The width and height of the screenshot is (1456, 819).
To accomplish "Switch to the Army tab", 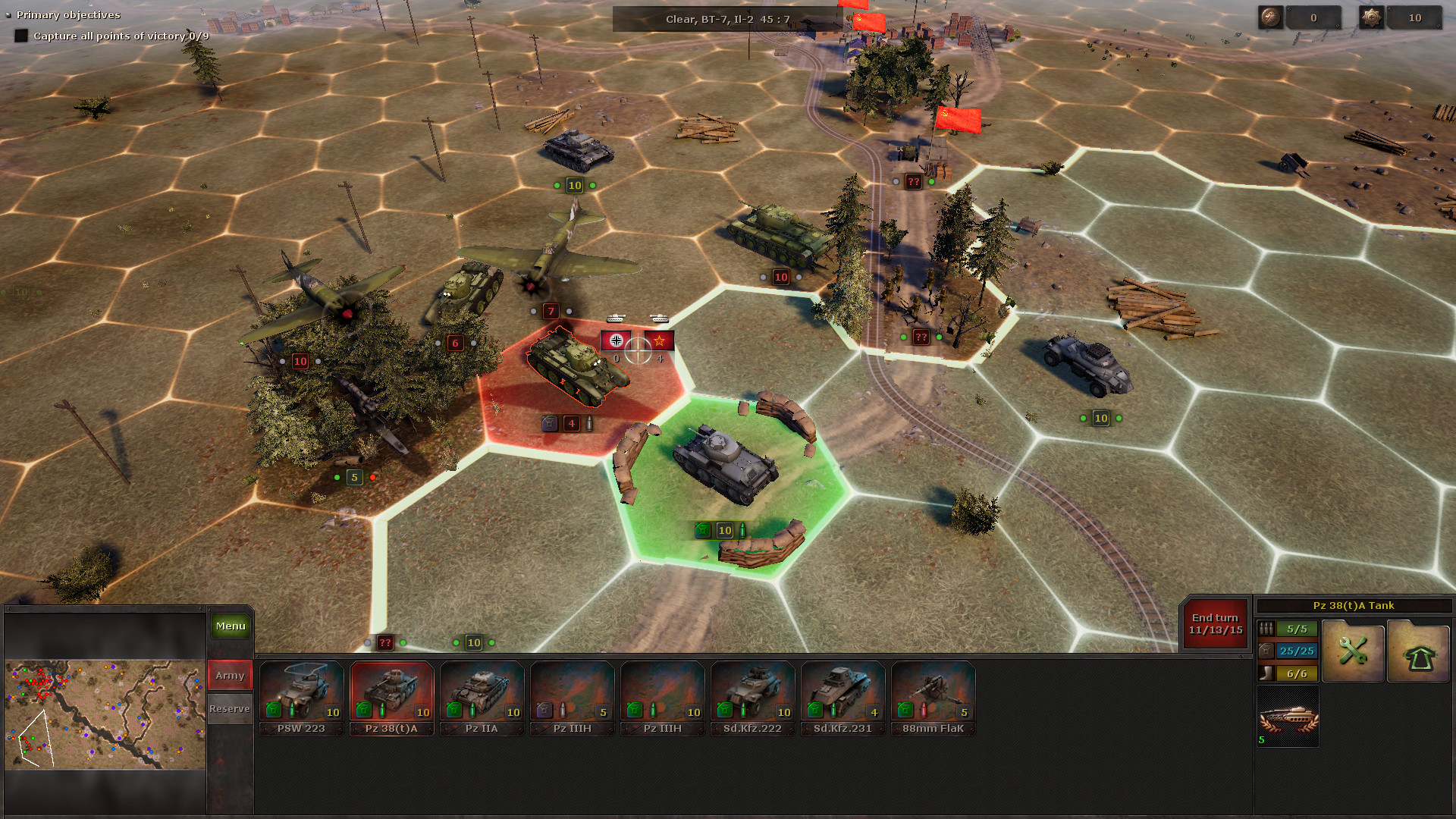I will [229, 675].
